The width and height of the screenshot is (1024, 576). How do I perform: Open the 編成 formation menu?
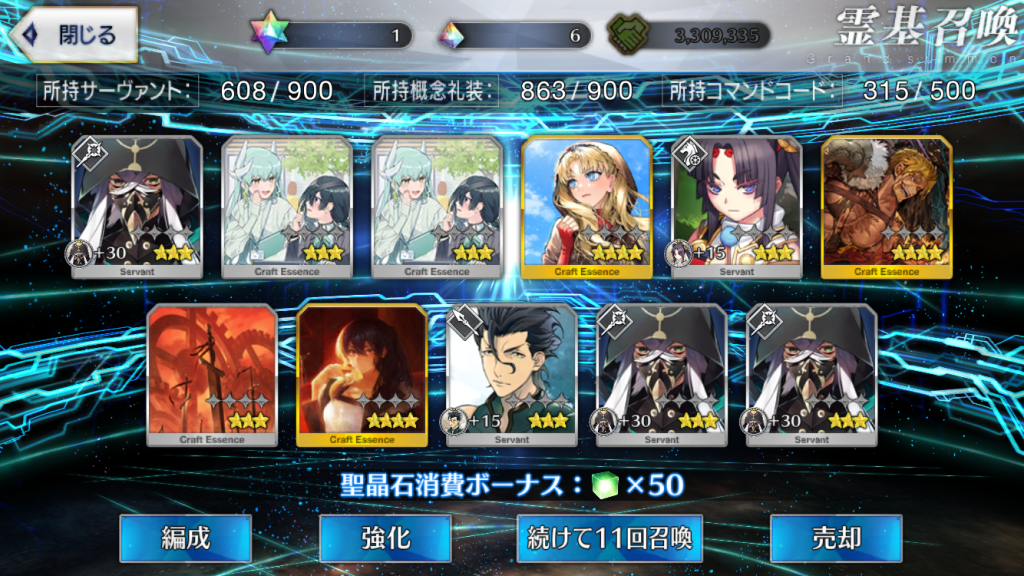pyautogui.click(x=186, y=538)
